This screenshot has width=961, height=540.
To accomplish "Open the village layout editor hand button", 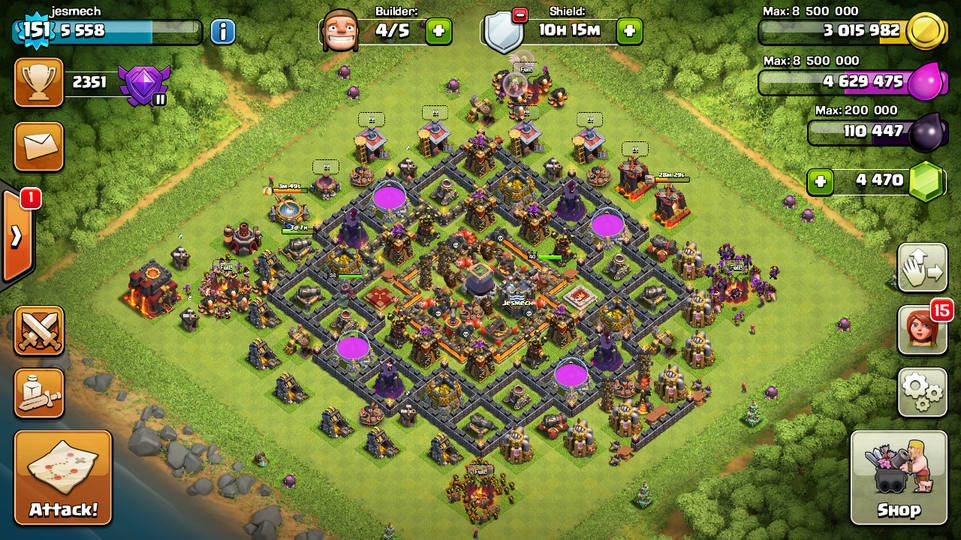I will pos(922,268).
